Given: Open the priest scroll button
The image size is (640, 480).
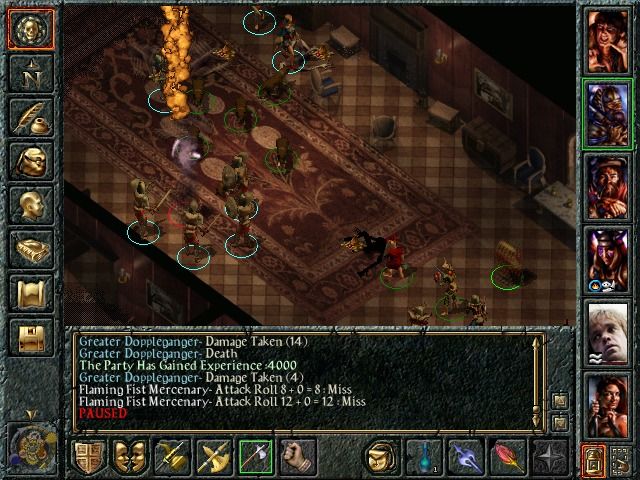Looking at the screenshot, I should (x=31, y=292).
